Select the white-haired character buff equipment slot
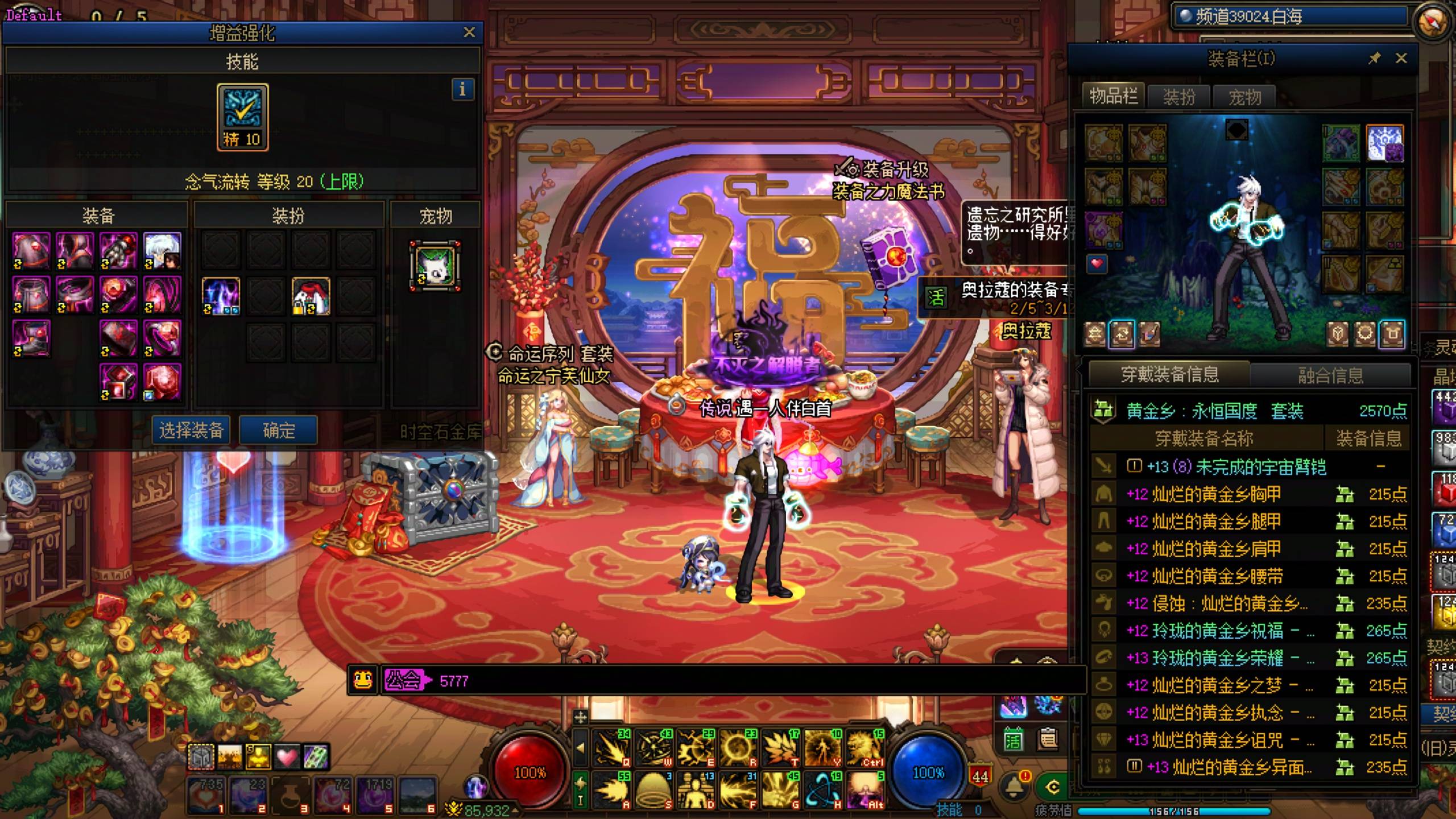 [x=162, y=250]
